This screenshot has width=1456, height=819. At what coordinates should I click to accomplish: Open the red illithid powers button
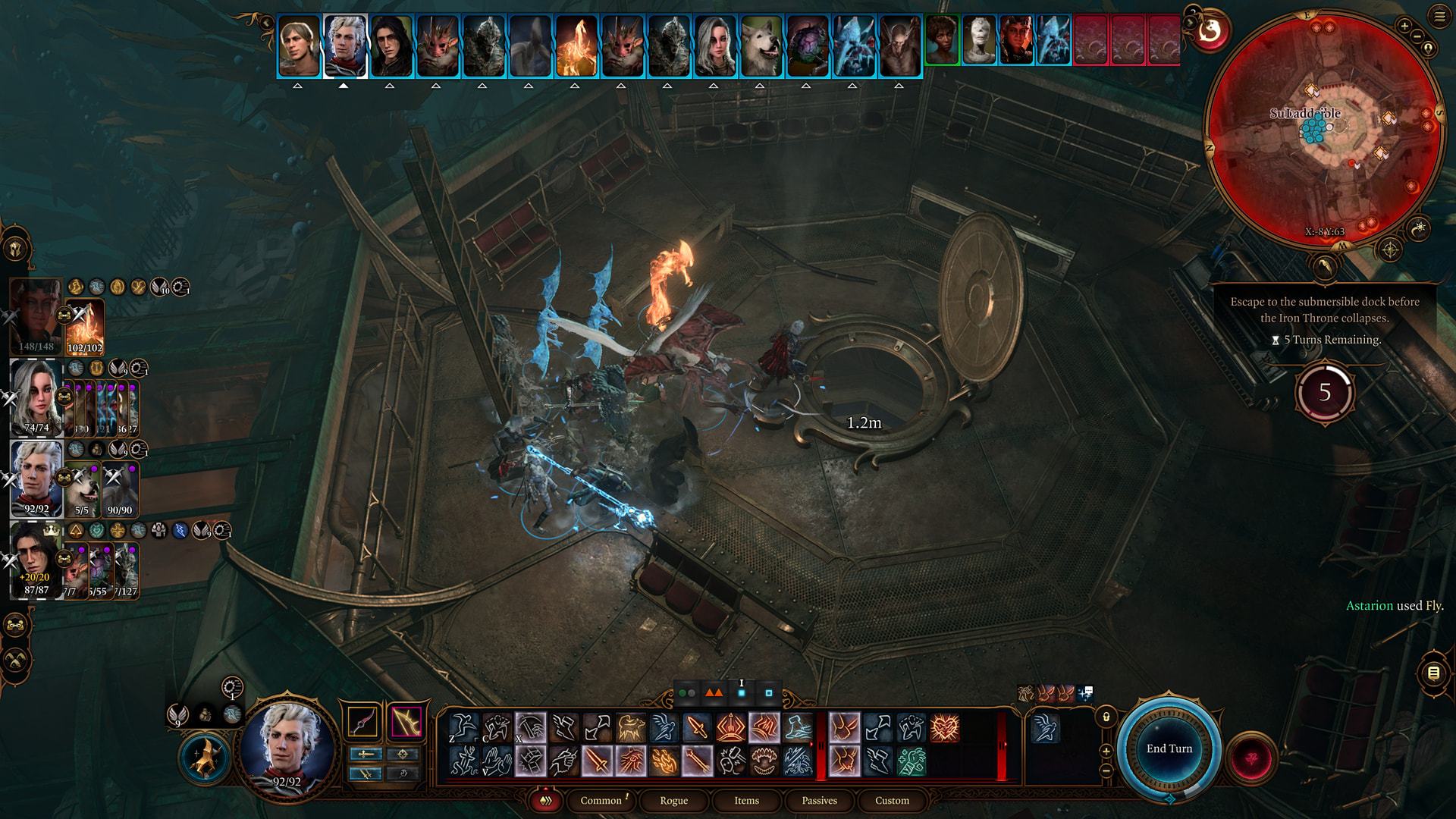pyautogui.click(x=1251, y=758)
